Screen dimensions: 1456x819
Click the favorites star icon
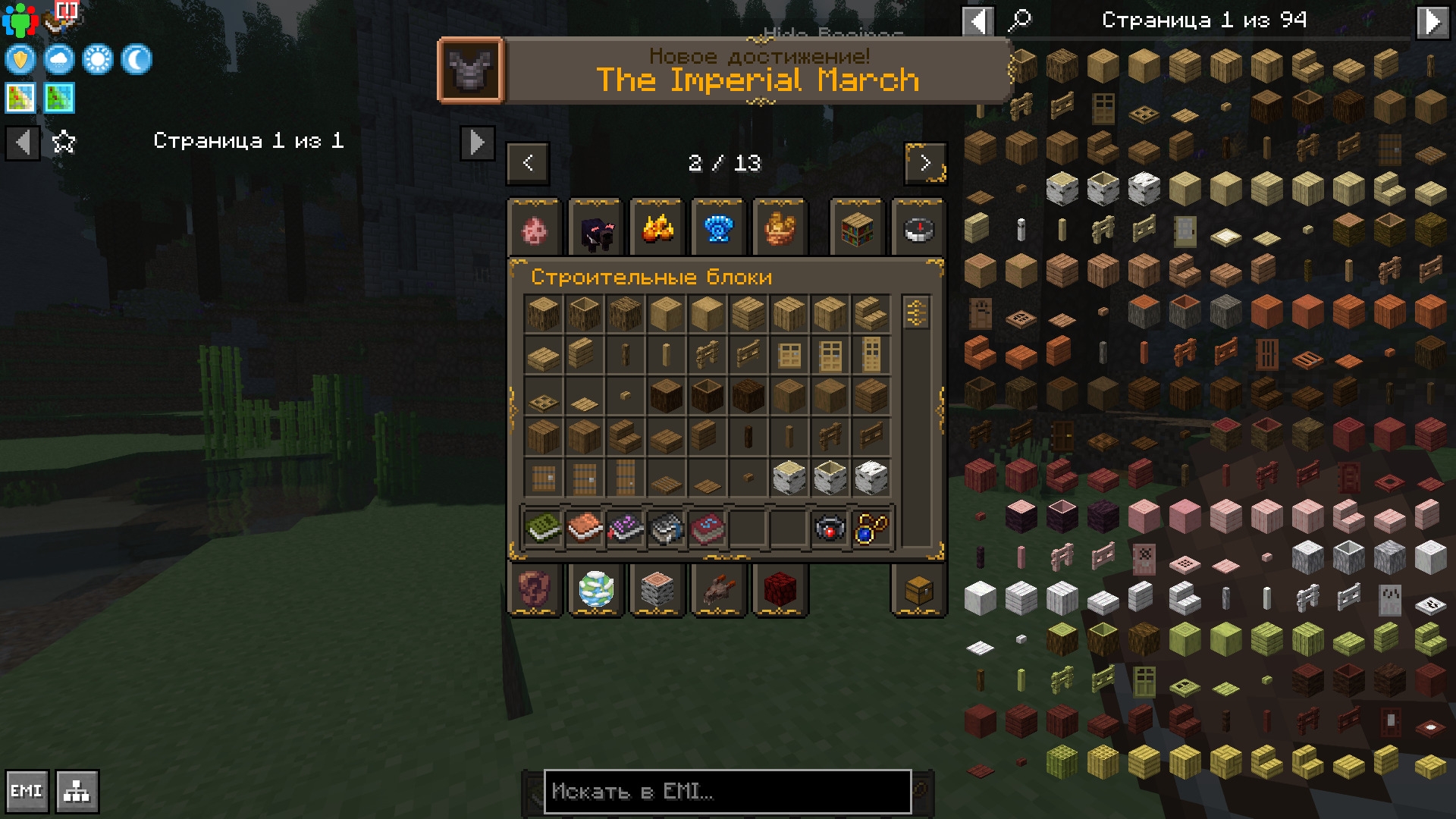click(64, 142)
